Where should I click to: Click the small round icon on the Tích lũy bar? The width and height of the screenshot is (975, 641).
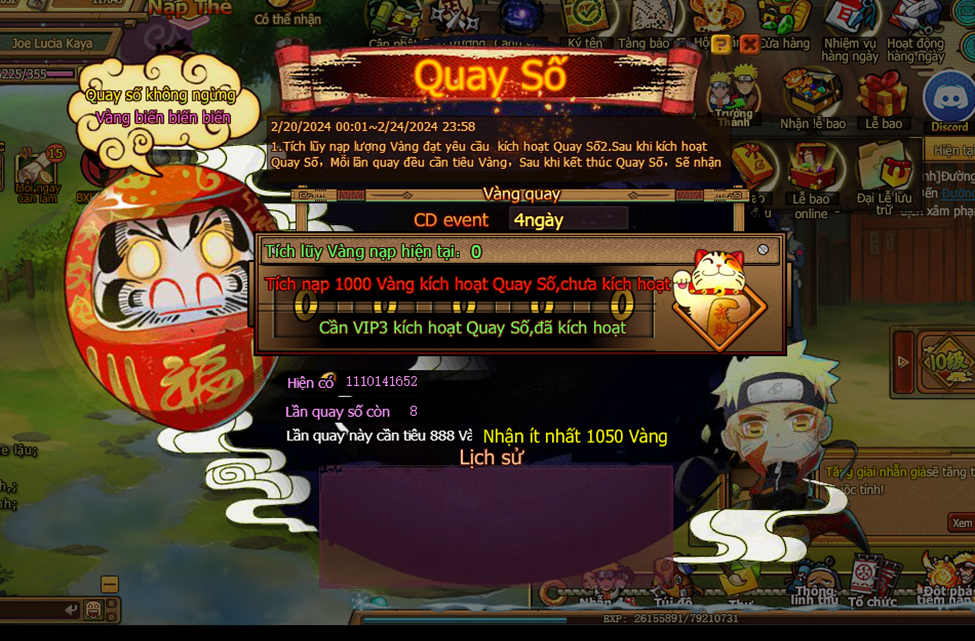(x=763, y=249)
